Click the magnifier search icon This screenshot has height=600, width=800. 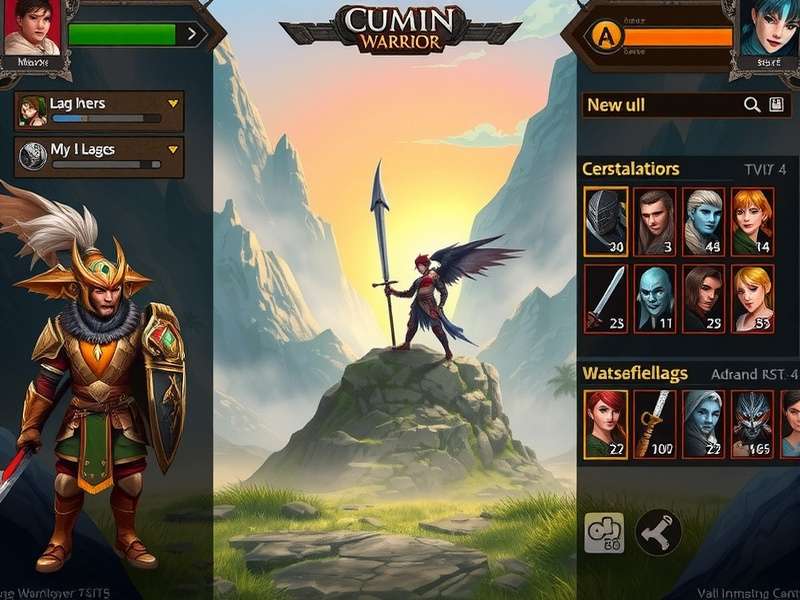coord(752,105)
